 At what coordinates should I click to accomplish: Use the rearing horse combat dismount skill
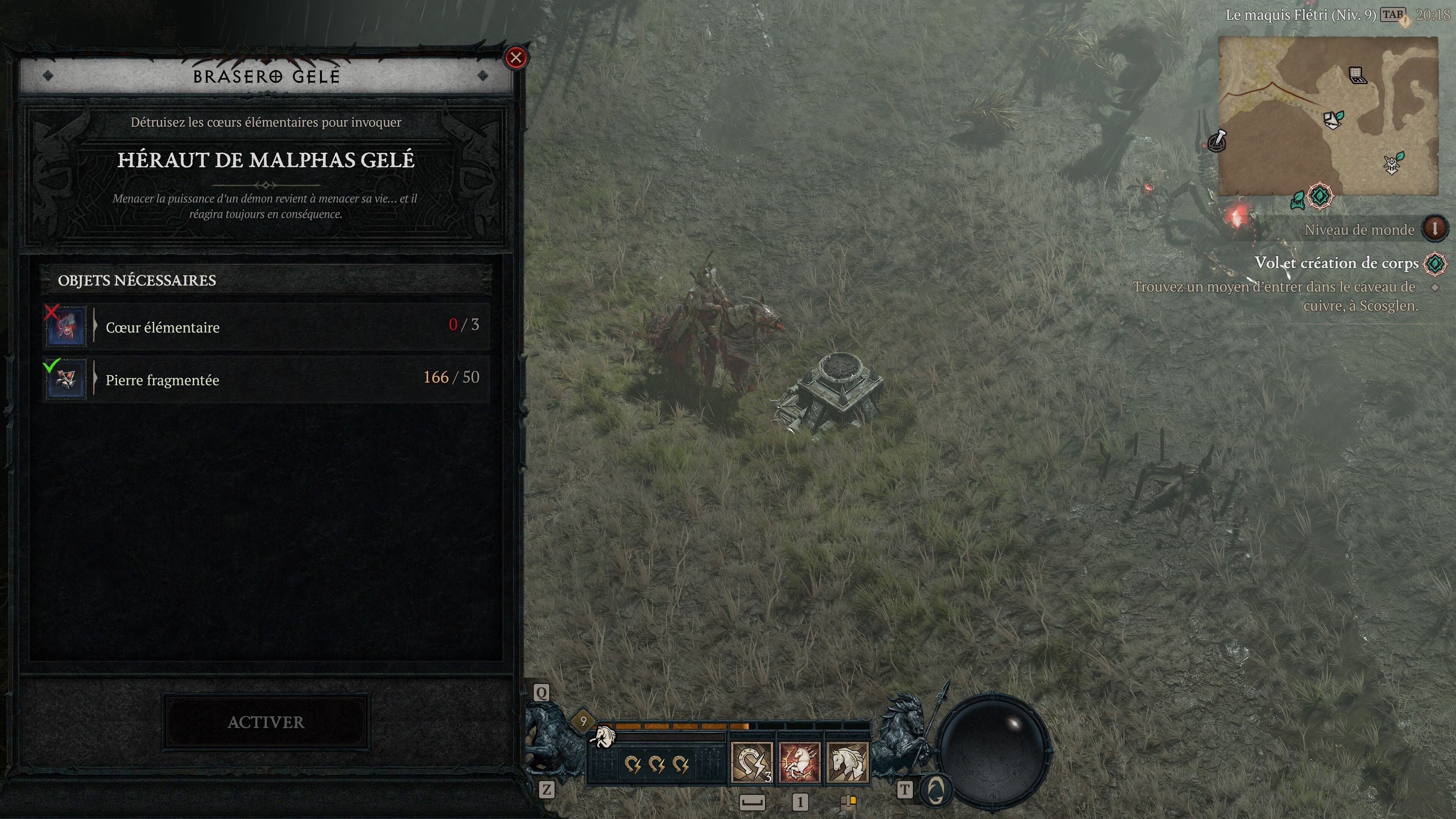pyautogui.click(x=799, y=763)
